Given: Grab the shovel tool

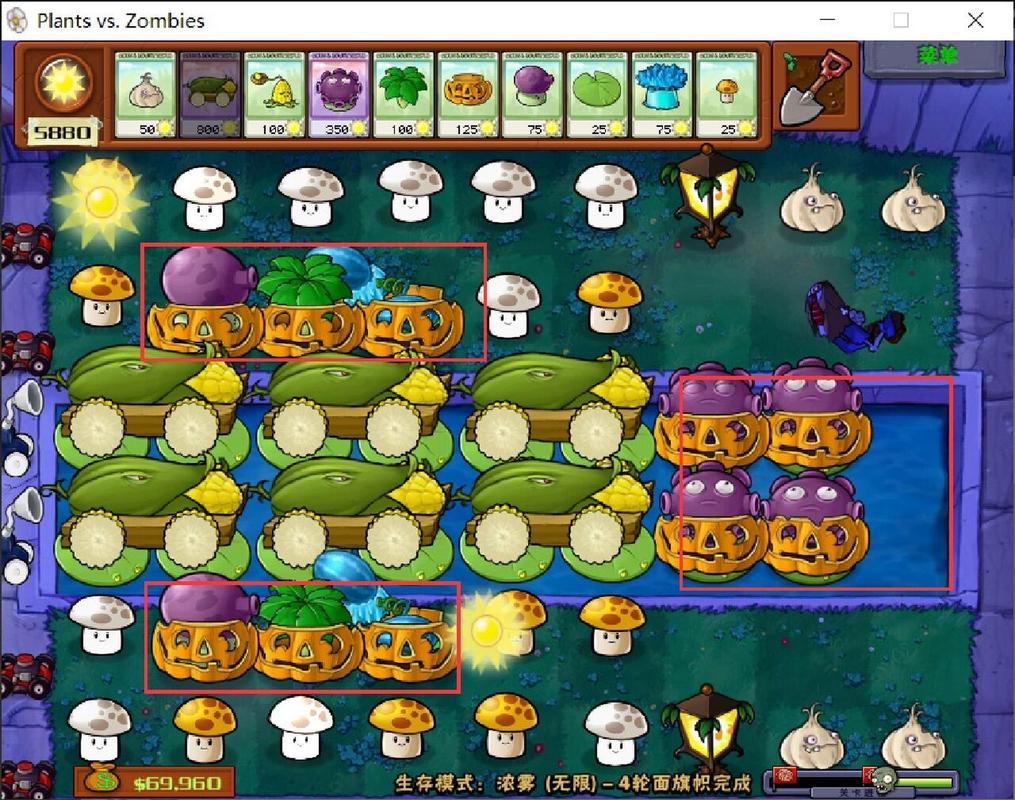Looking at the screenshot, I should (x=815, y=87).
